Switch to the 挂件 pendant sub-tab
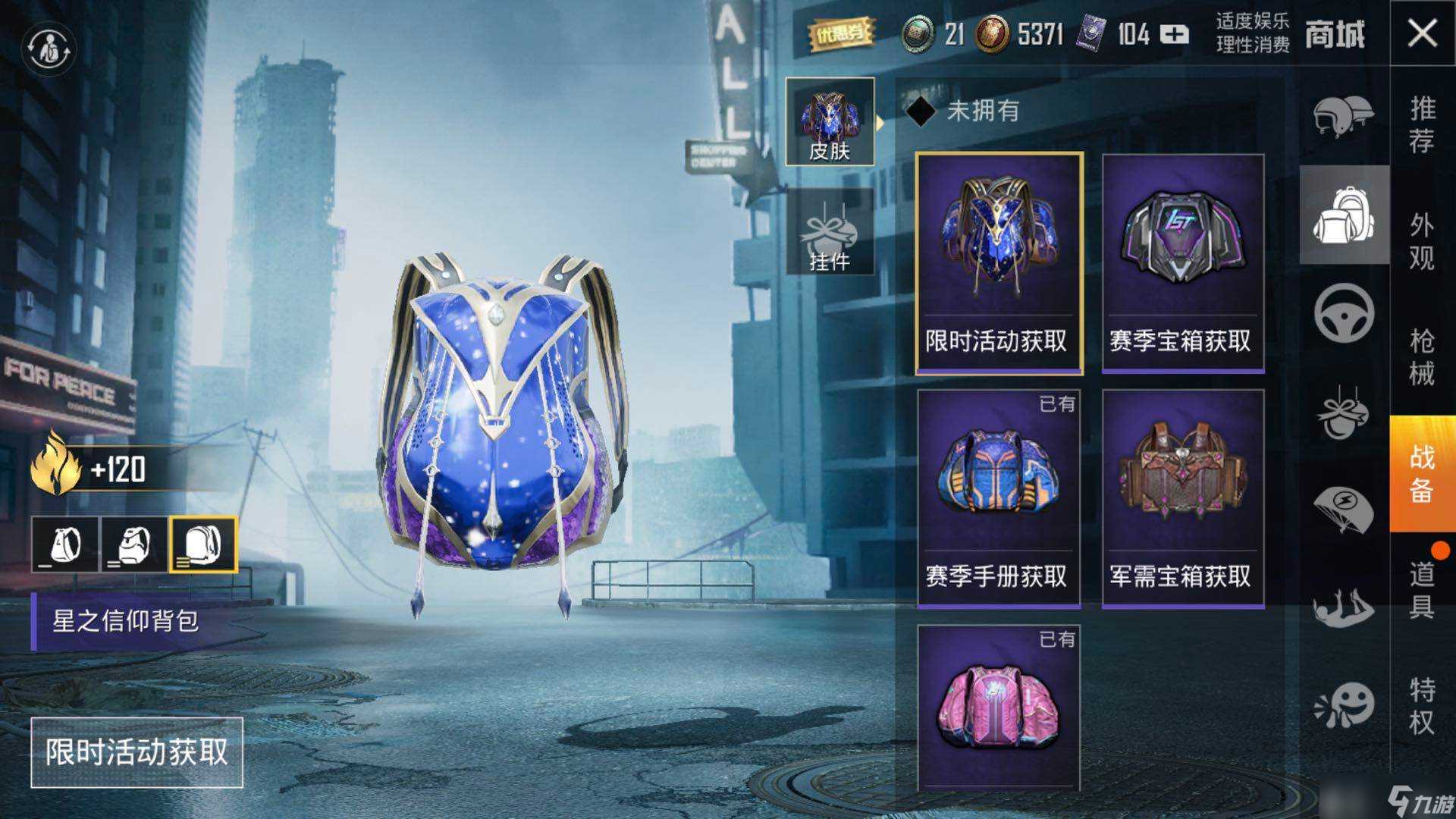The width and height of the screenshot is (1456, 819). pyautogui.click(x=830, y=231)
